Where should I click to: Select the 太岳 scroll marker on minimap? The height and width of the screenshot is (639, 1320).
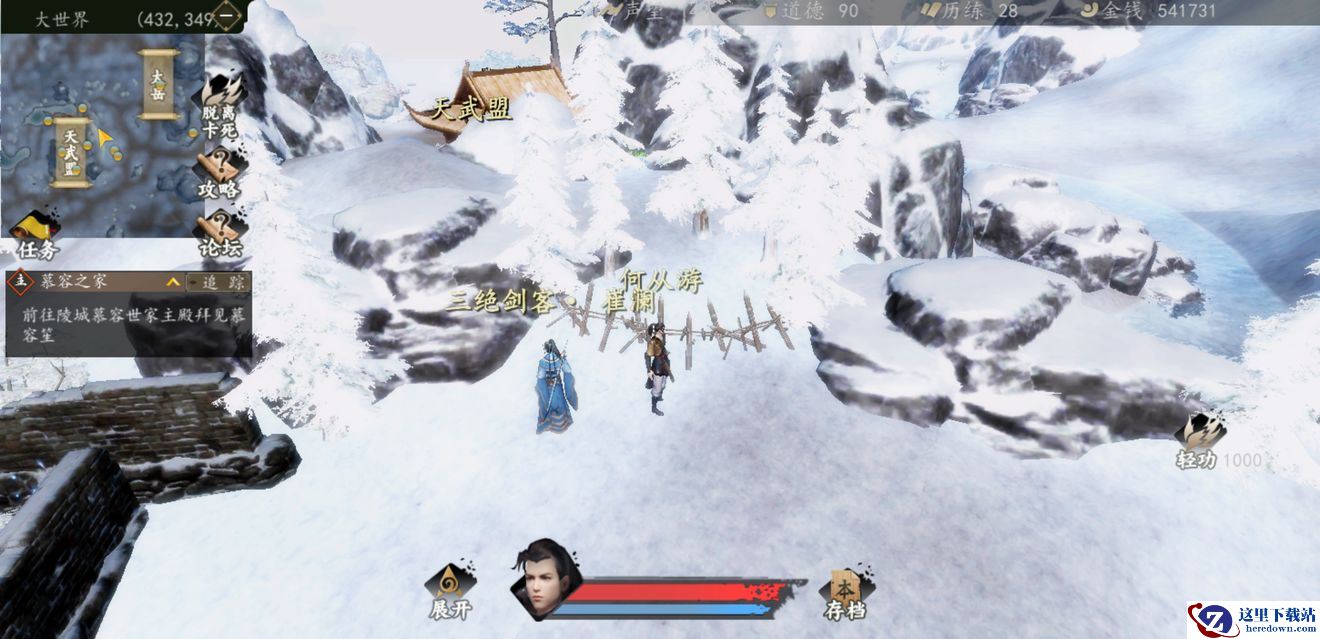tap(158, 84)
